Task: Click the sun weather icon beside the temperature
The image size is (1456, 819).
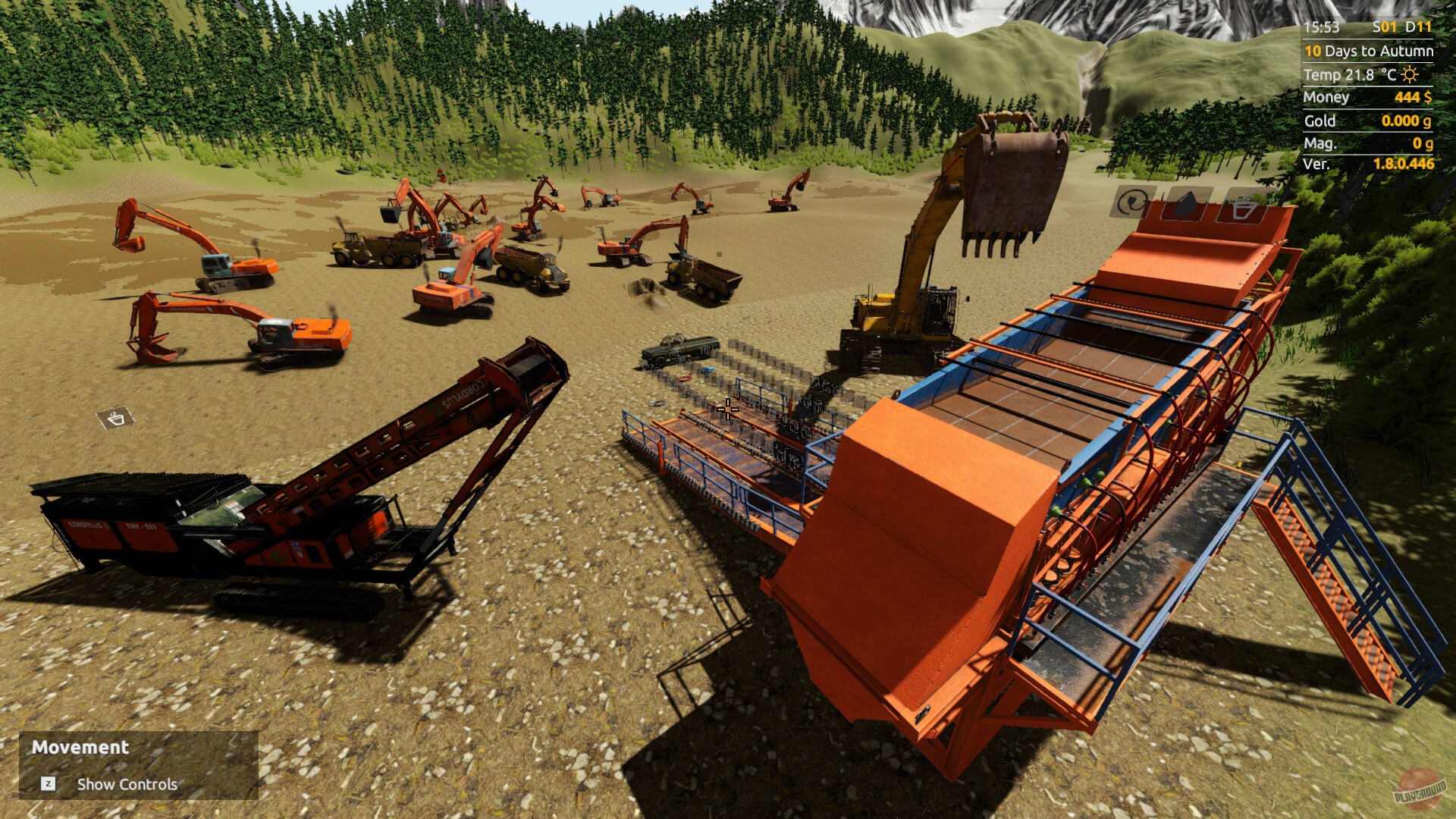Action: 1408,75
